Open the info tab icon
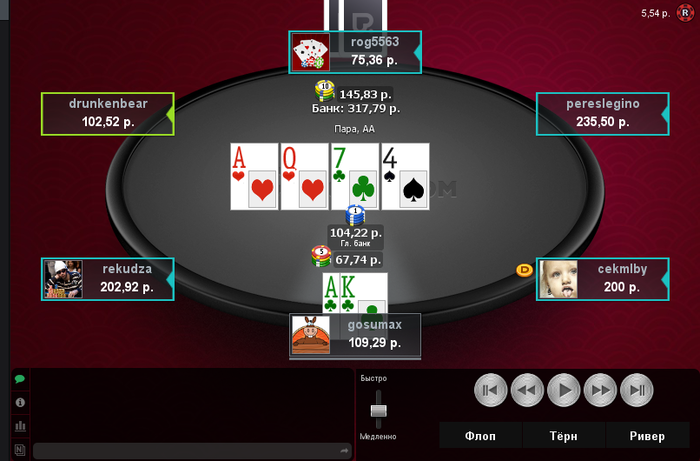This screenshot has width=700, height=461. click(19, 403)
